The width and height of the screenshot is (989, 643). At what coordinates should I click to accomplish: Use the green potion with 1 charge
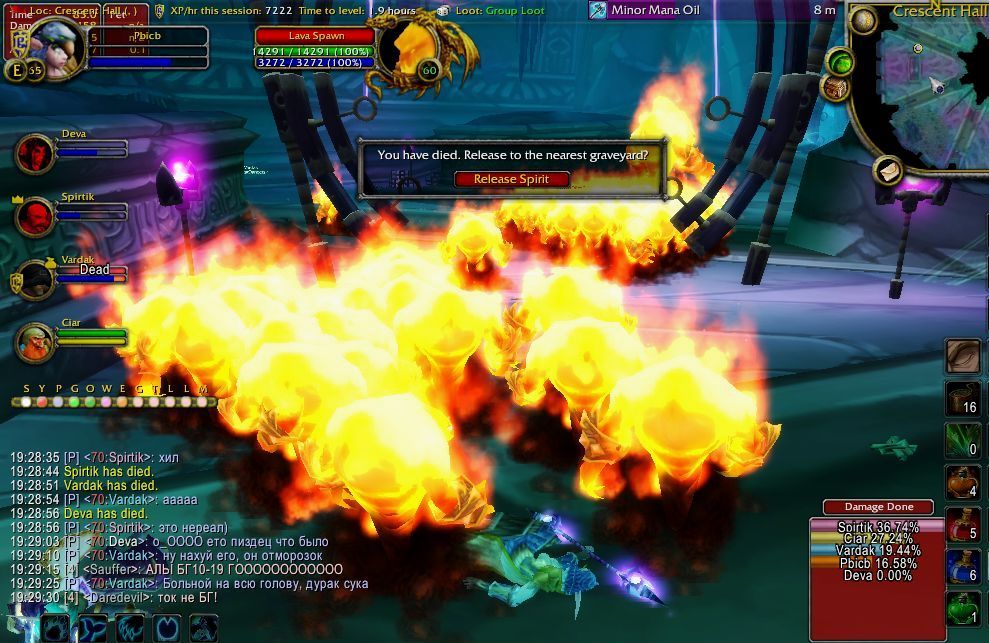click(x=963, y=608)
